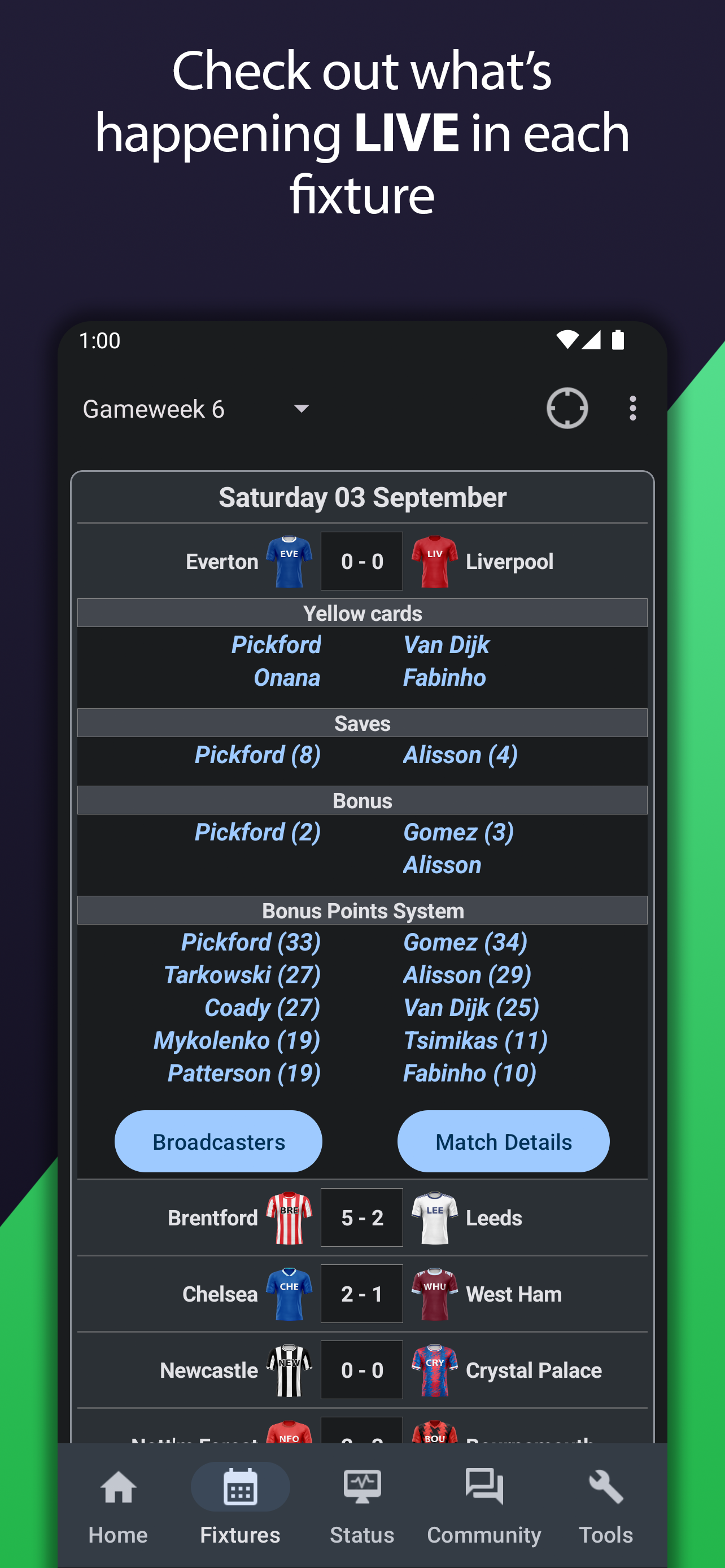The height and width of the screenshot is (1568, 725).
Task: Open the overflow menu
Action: (632, 408)
